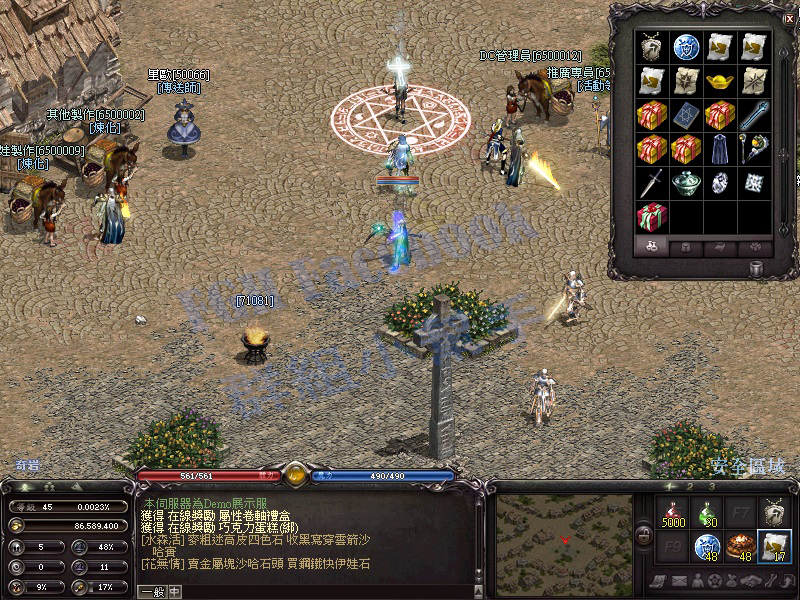Select the dark blue cloak item
Viewport: 800px width, 600px height.
click(x=719, y=148)
